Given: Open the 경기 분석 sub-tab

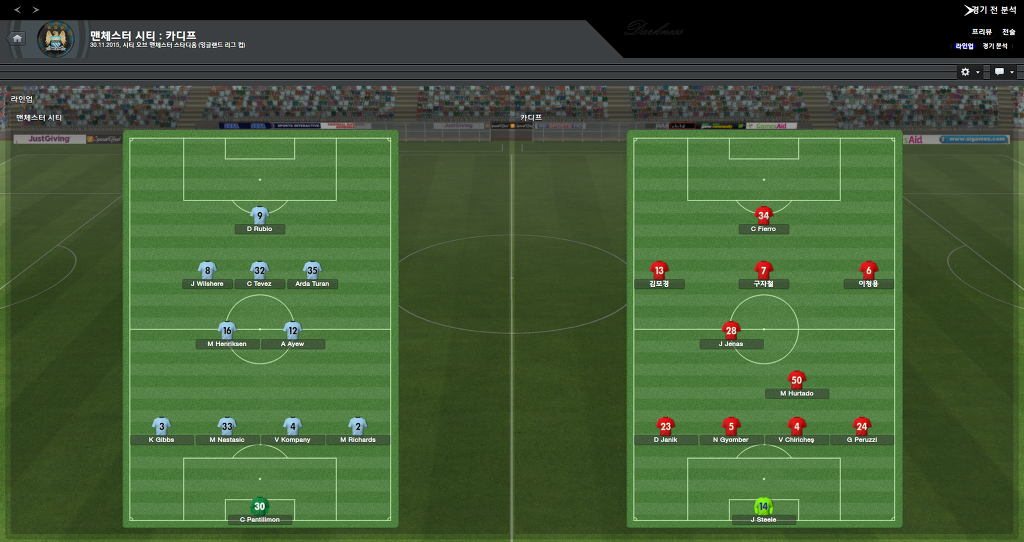Looking at the screenshot, I should [x=995, y=46].
